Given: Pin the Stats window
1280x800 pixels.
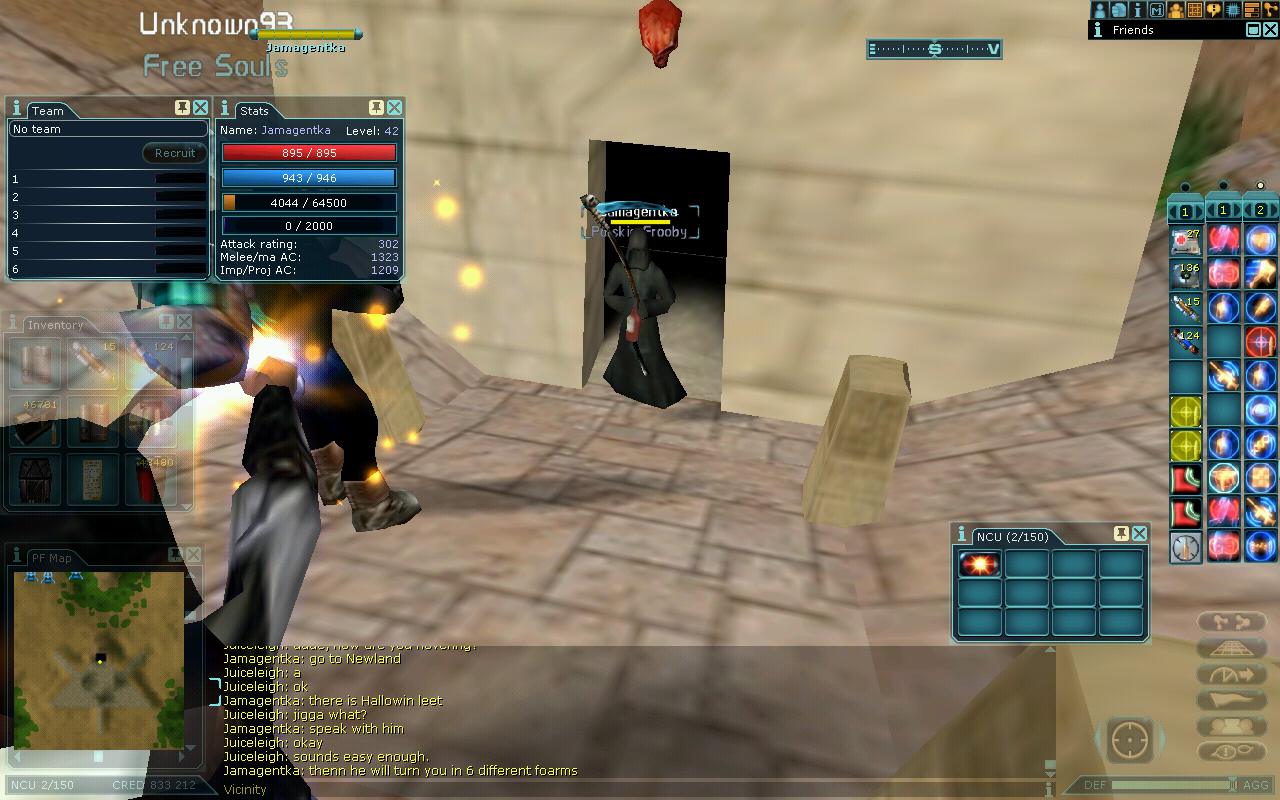Looking at the screenshot, I should pyautogui.click(x=376, y=108).
